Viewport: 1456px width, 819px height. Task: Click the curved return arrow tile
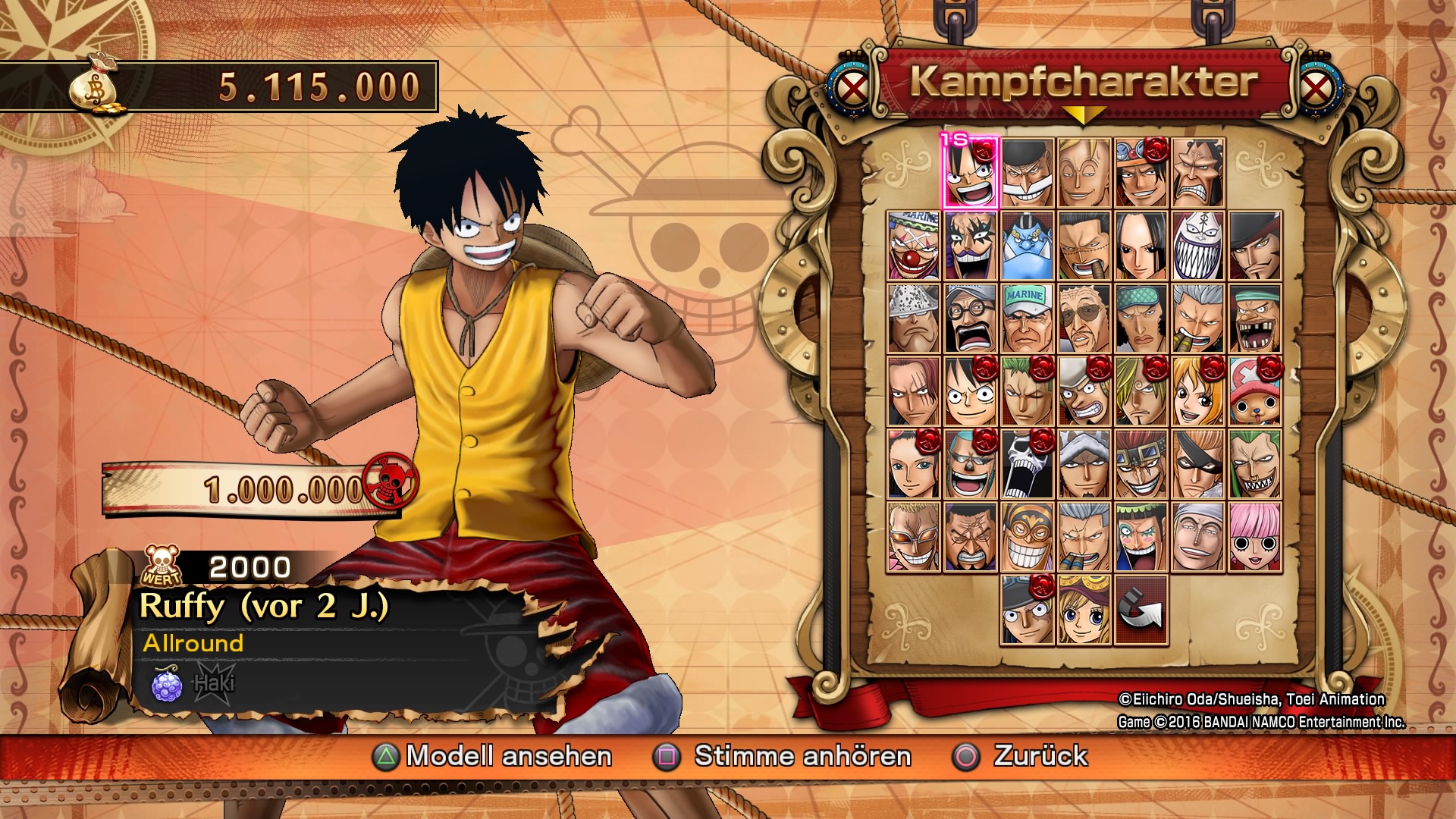click(1141, 610)
